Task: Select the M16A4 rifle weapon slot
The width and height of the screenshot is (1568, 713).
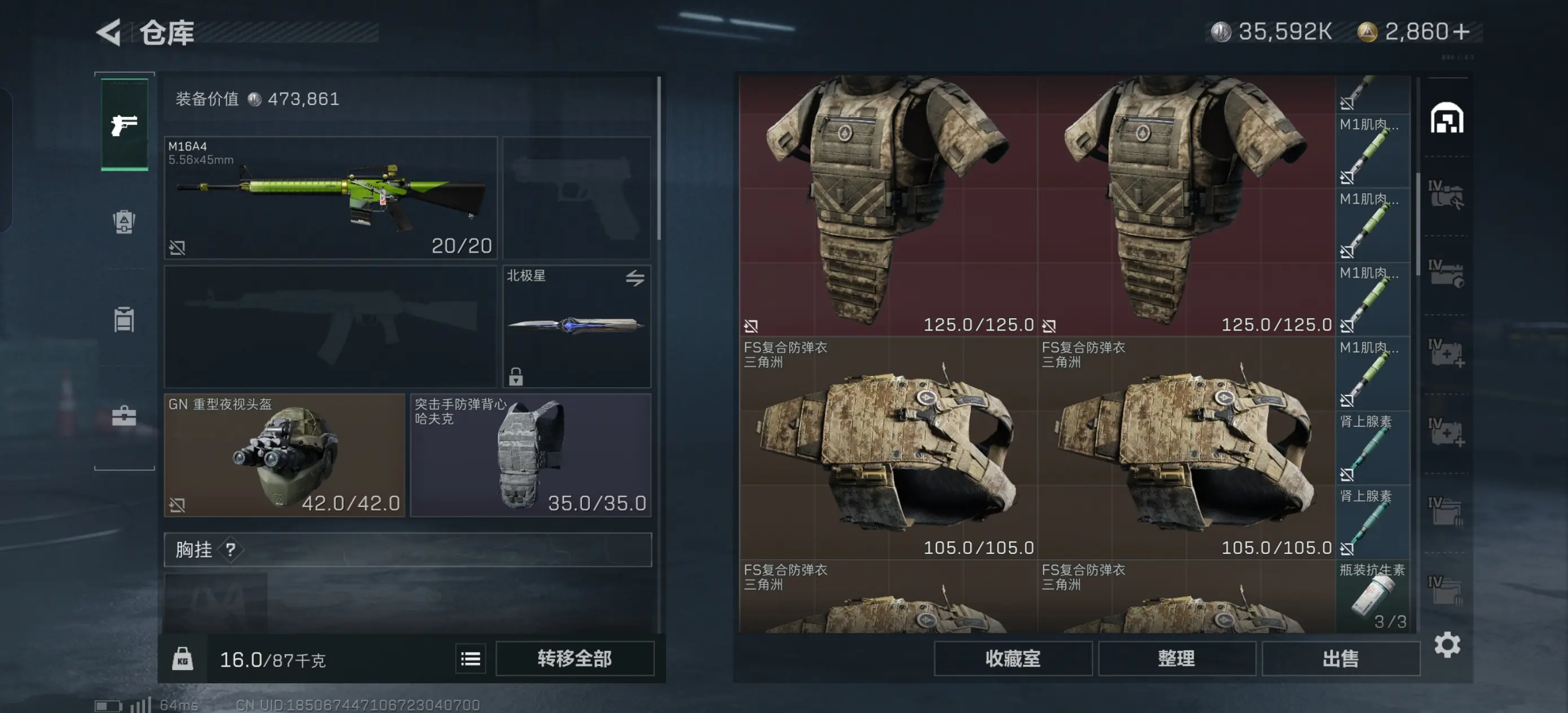Action: (331, 198)
